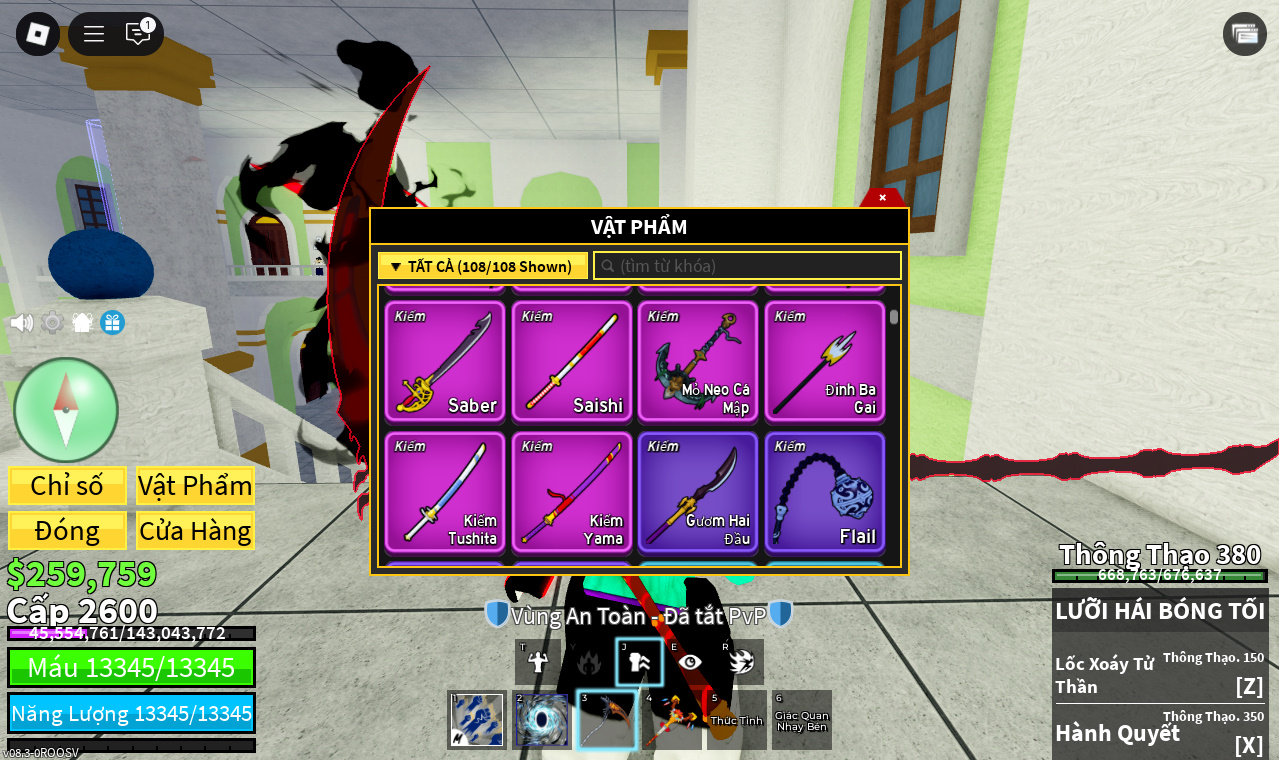This screenshot has width=1279, height=760.
Task: Choose the Saishi sword in inventory
Action: (x=572, y=361)
